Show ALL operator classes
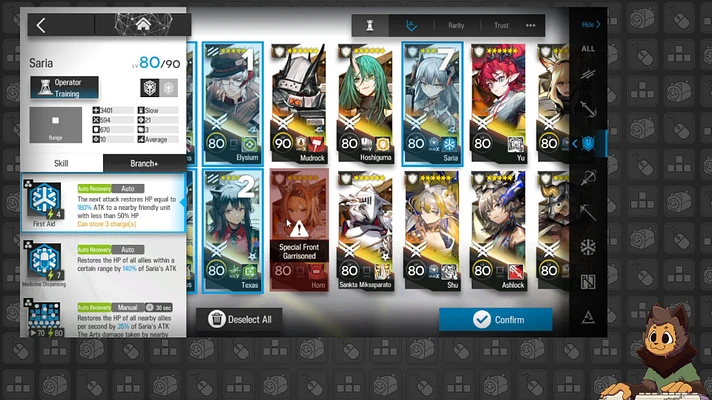This screenshot has width=712, height=400. pos(588,48)
